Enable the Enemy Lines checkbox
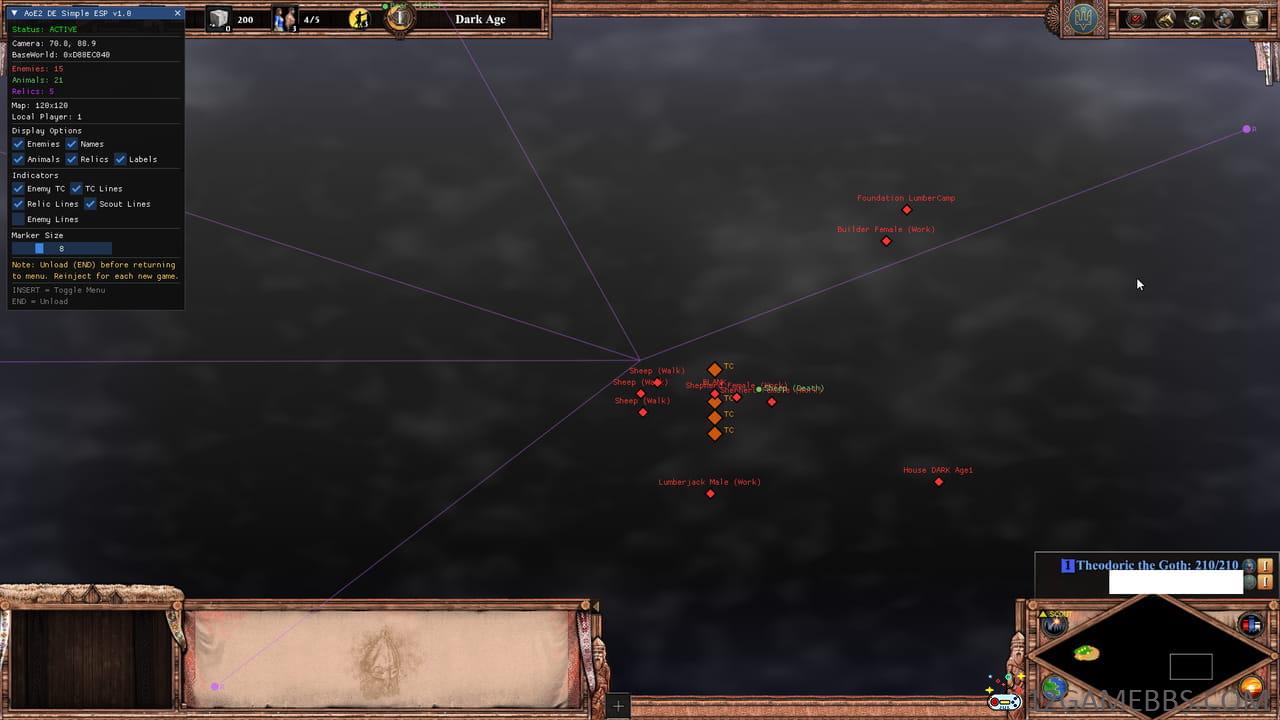Viewport: 1280px width, 720px height. (17, 219)
